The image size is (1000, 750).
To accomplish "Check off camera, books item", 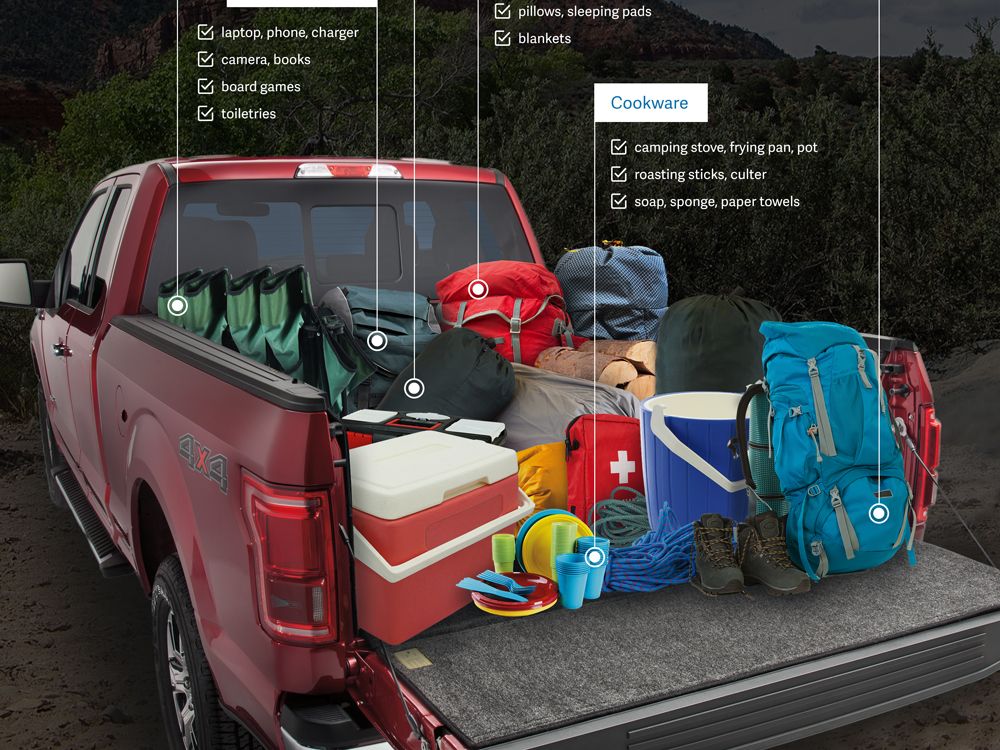I will (206, 60).
